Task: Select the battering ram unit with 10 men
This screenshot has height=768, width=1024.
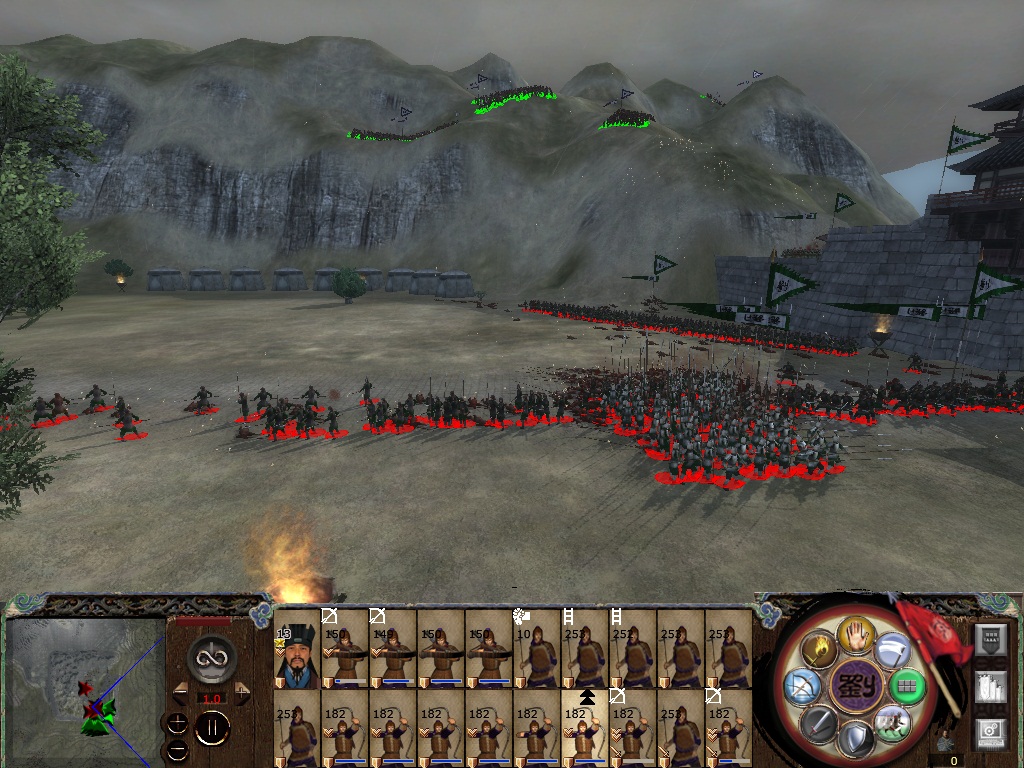Action: (537, 650)
